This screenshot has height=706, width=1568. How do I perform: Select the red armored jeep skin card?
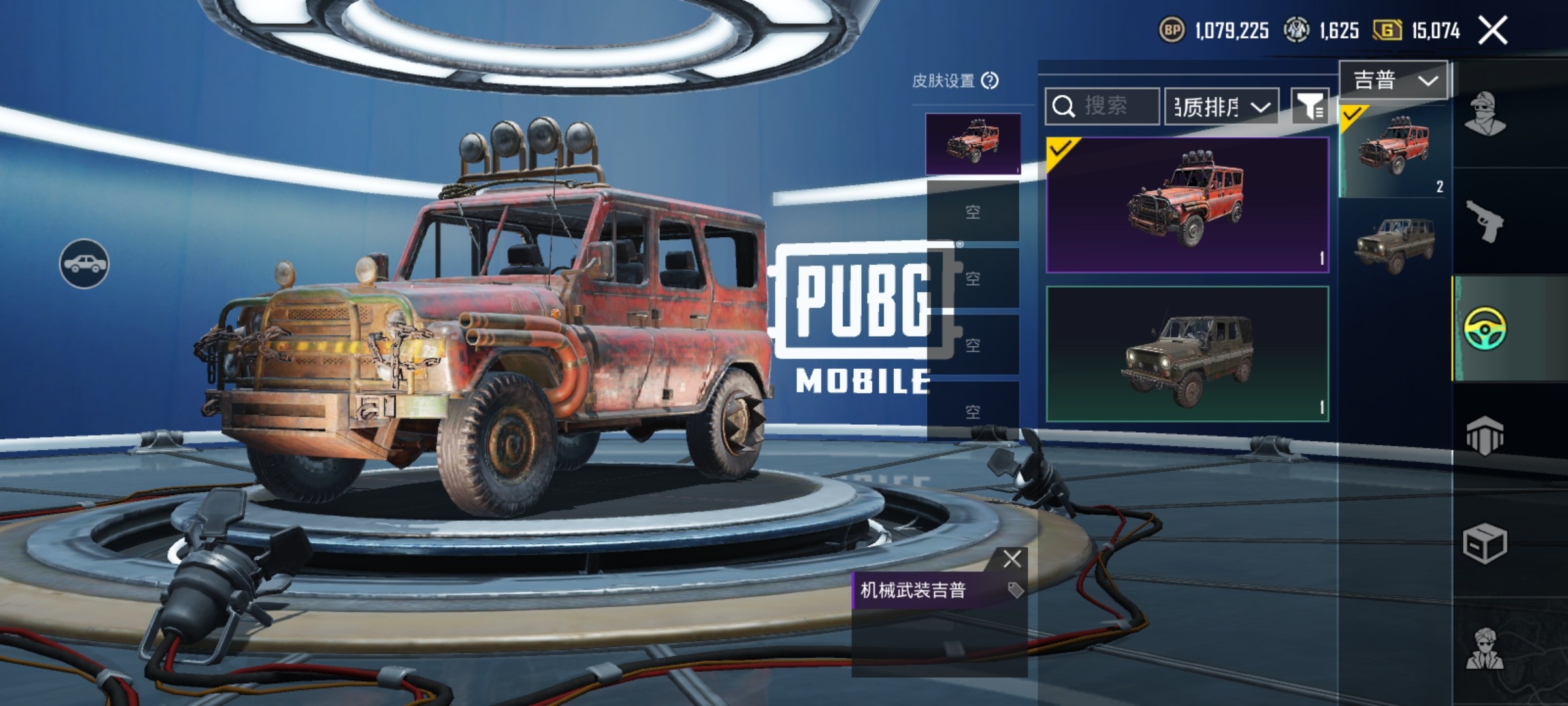[x=1187, y=205]
